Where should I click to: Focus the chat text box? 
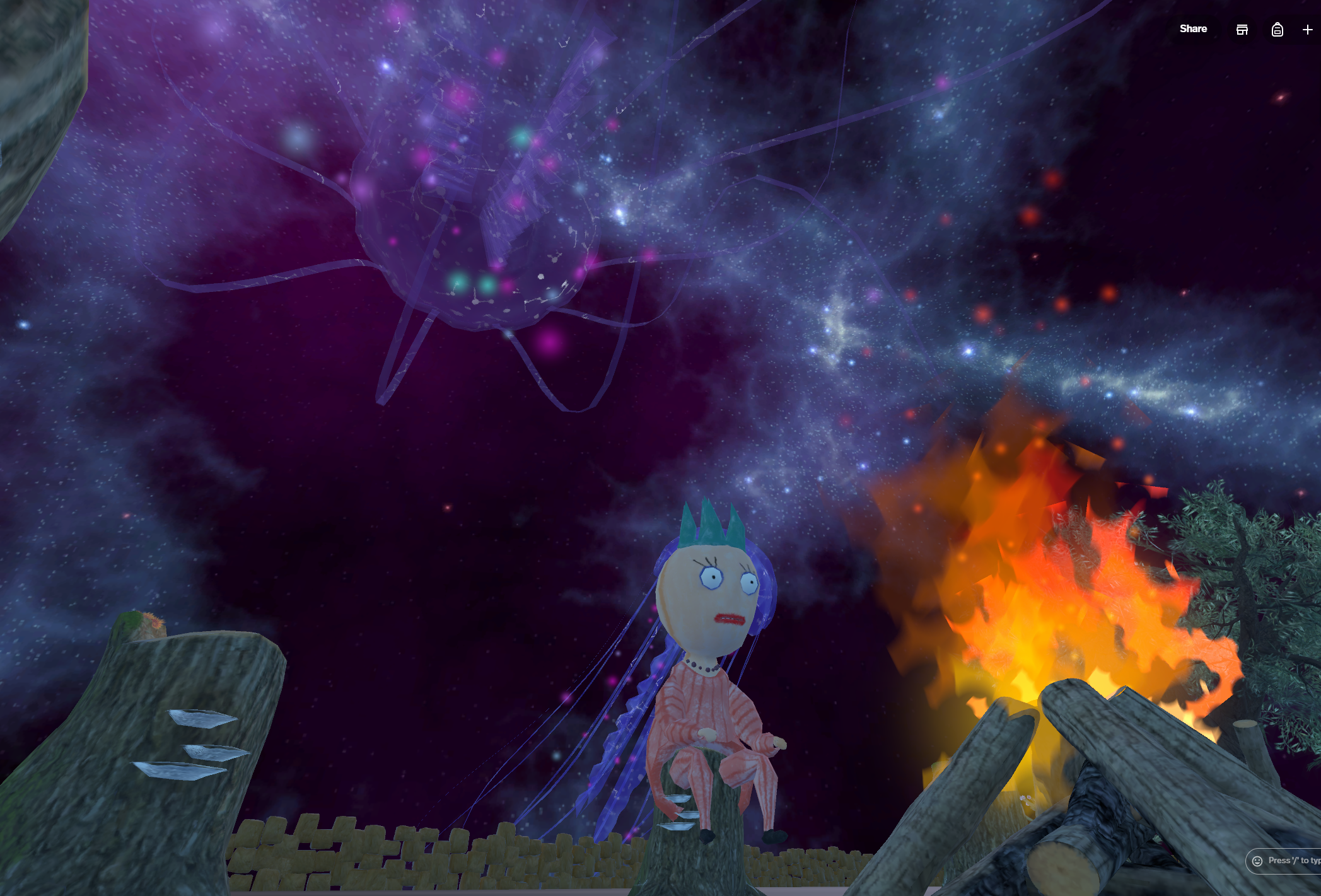click(1294, 861)
